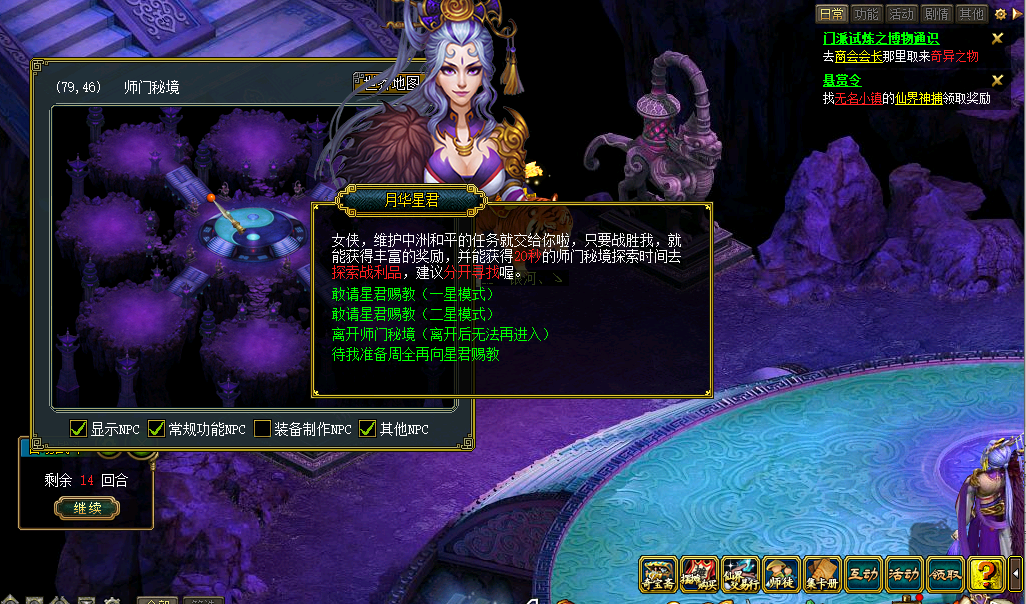Enable the 装备制作NPC checkbox
Screen dimensions: 1026x604
262,429
